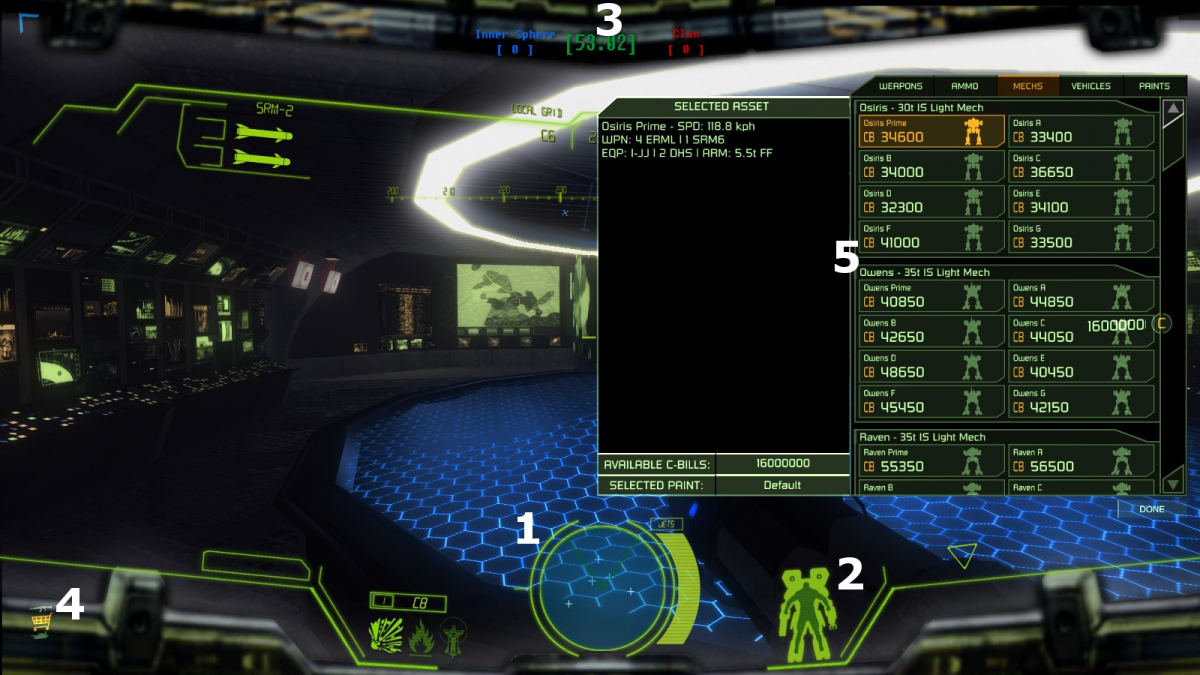The image size is (1200, 675).
Task: Click the scroll up arrow in mech list
Action: click(1173, 108)
